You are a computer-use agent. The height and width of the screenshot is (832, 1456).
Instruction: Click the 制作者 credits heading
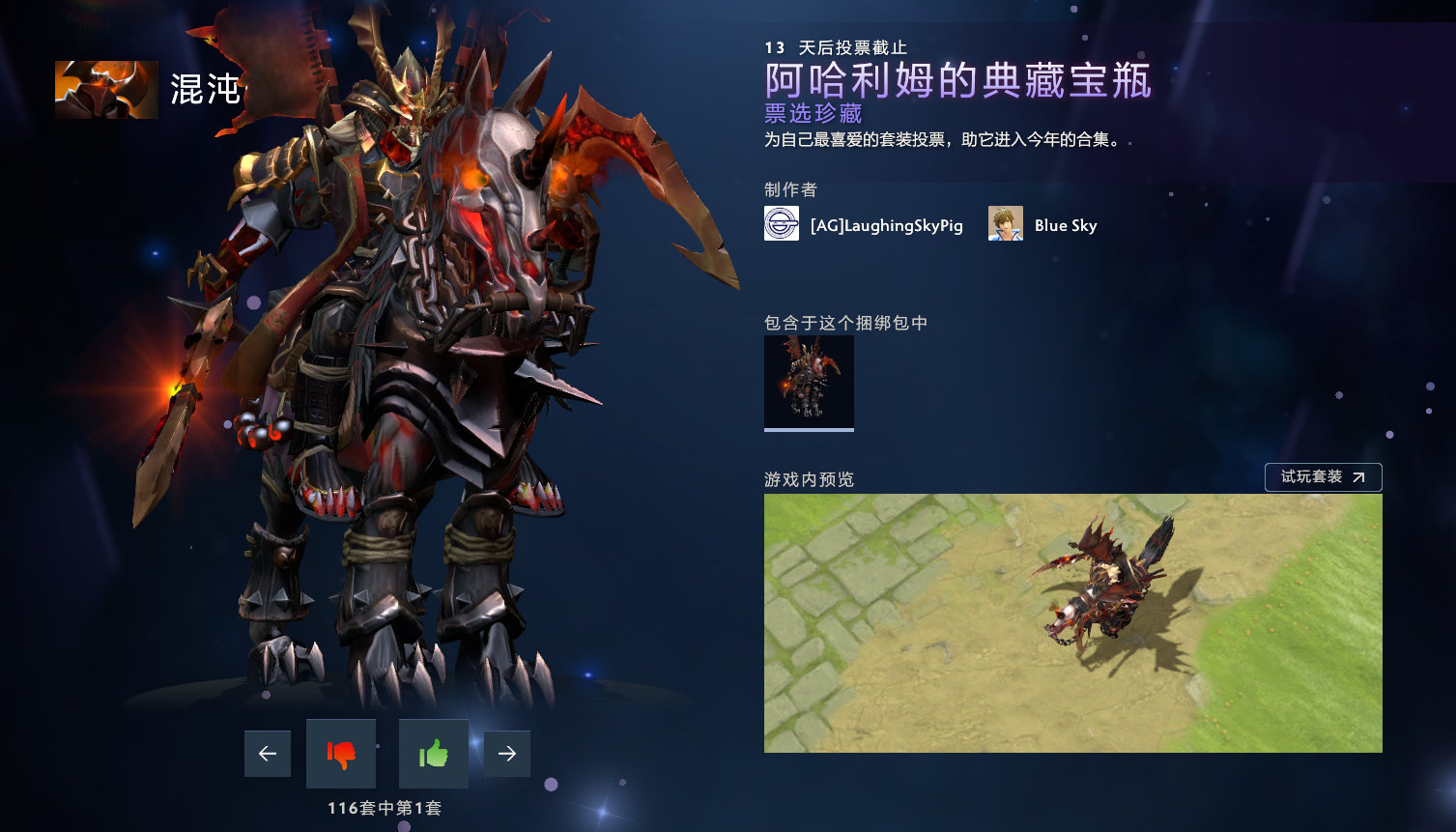tap(789, 190)
